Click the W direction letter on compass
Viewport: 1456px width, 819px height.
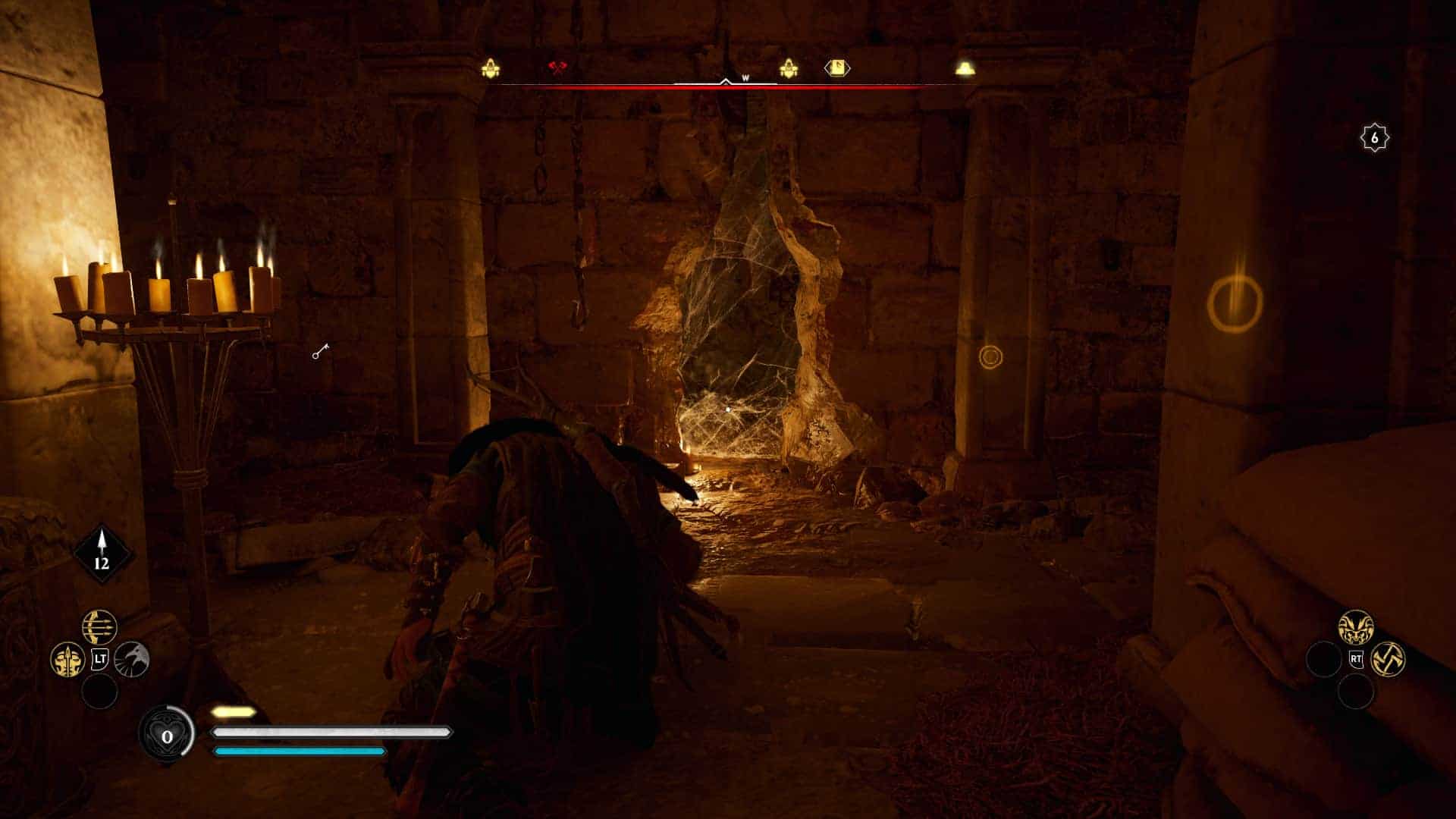point(745,77)
